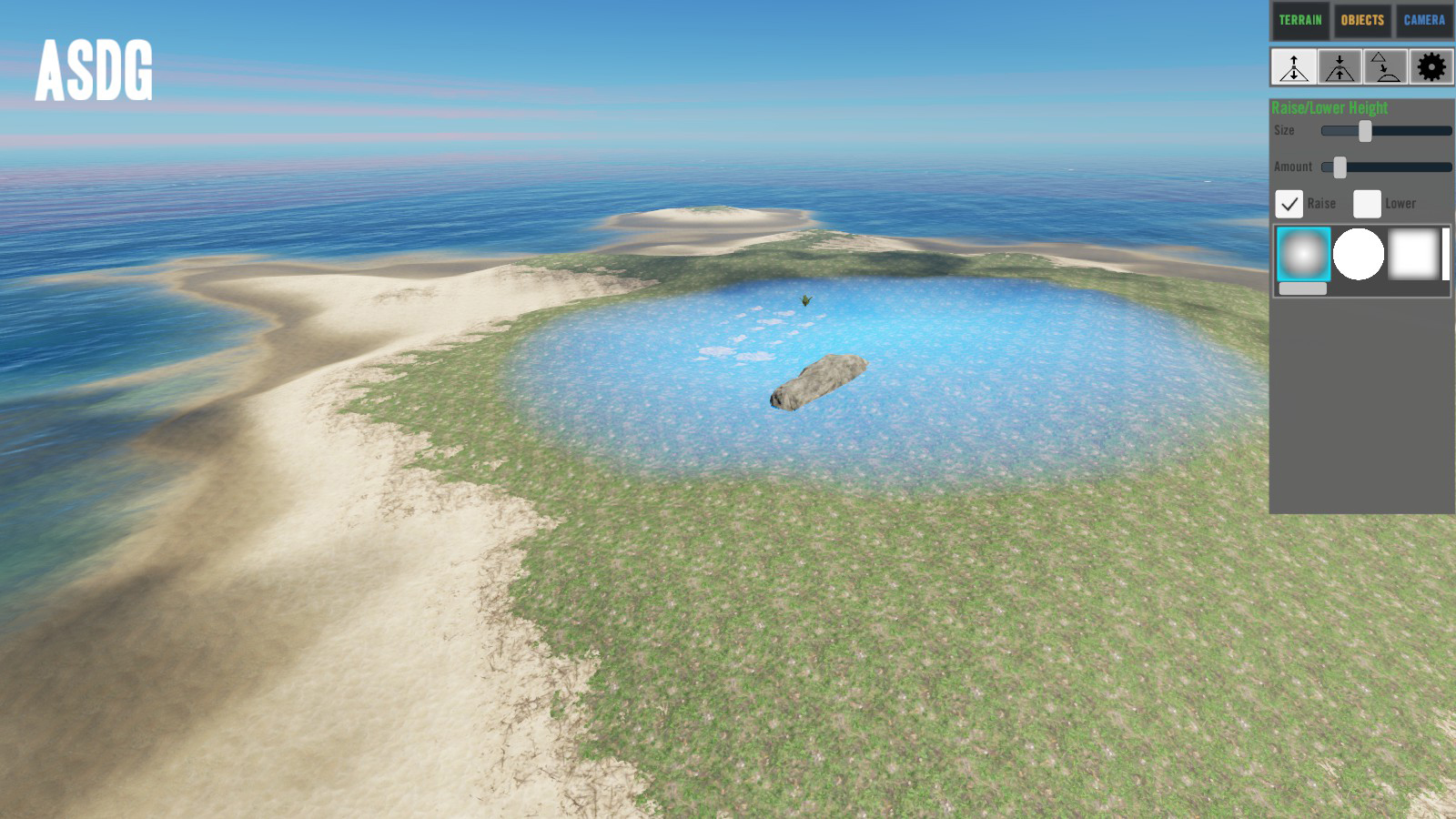Image resolution: width=1456 pixels, height=819 pixels.
Task: Pick the soft square brush
Action: pyautogui.click(x=1413, y=254)
